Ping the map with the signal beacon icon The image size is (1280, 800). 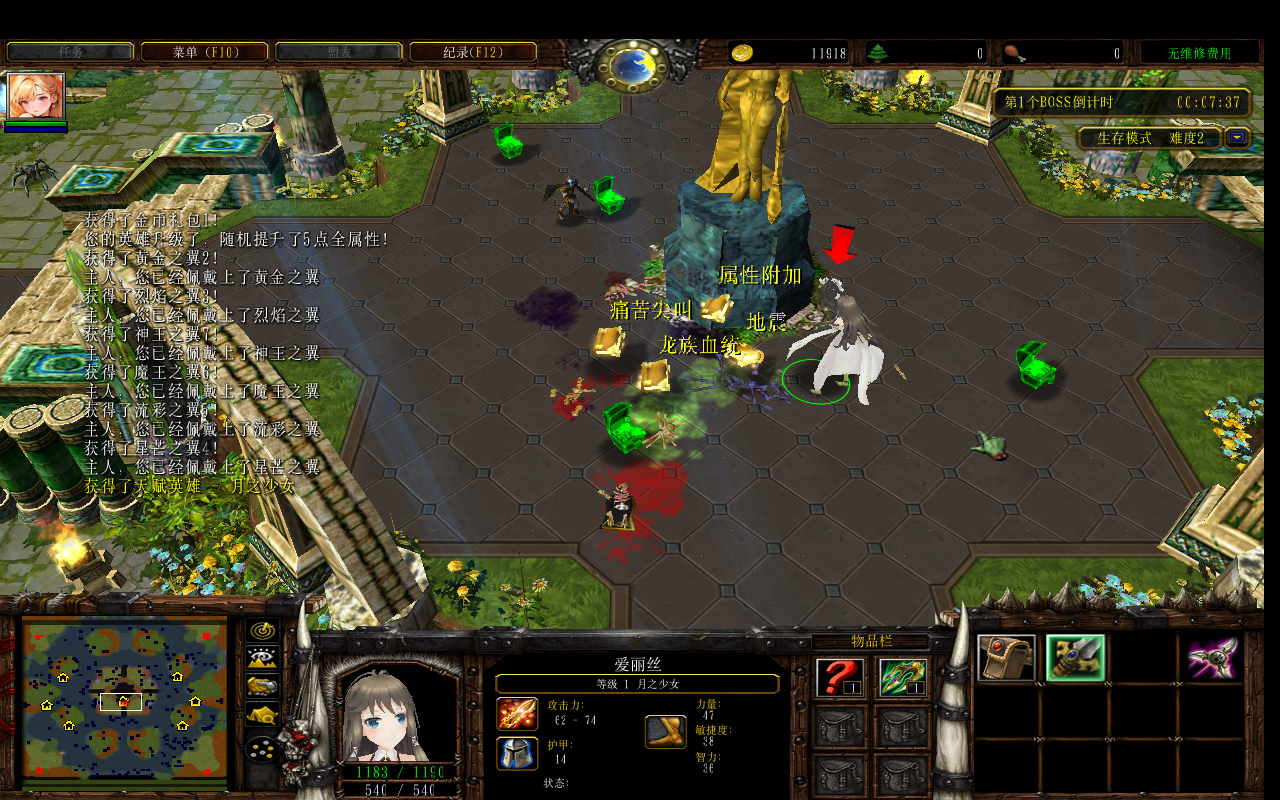point(261,631)
